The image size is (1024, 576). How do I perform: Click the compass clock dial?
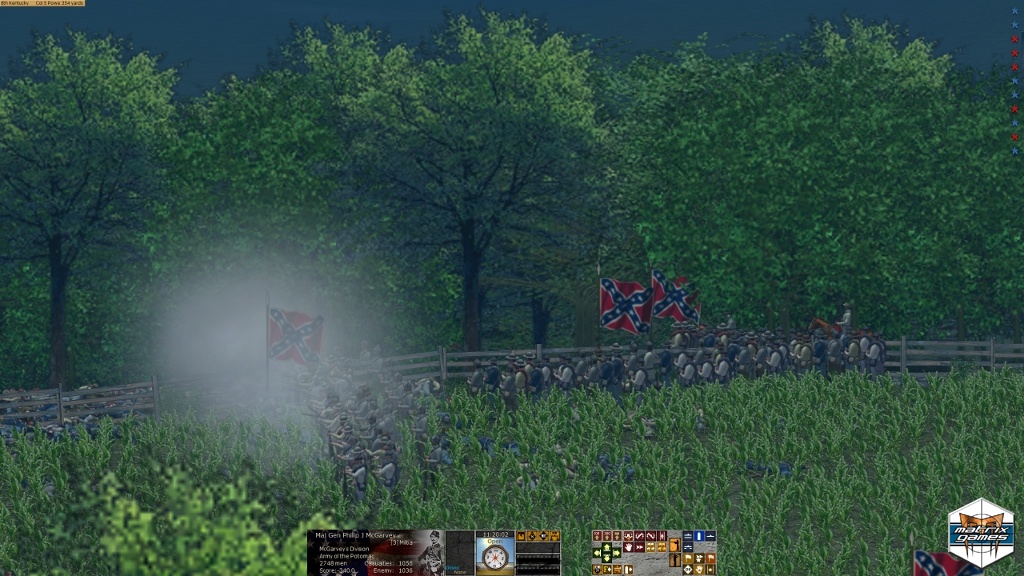click(x=495, y=556)
